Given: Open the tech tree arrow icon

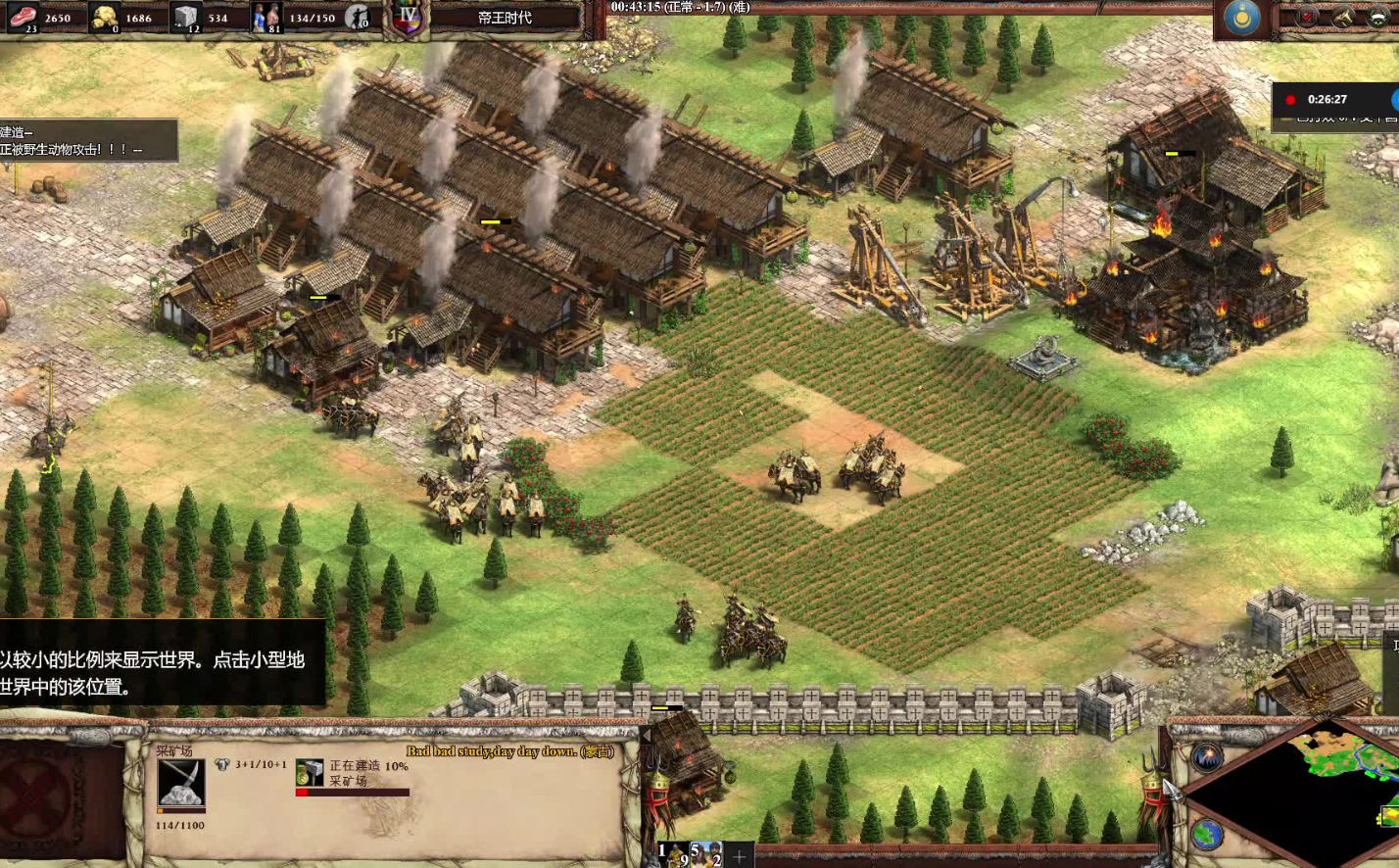Looking at the screenshot, I should [x=1343, y=17].
